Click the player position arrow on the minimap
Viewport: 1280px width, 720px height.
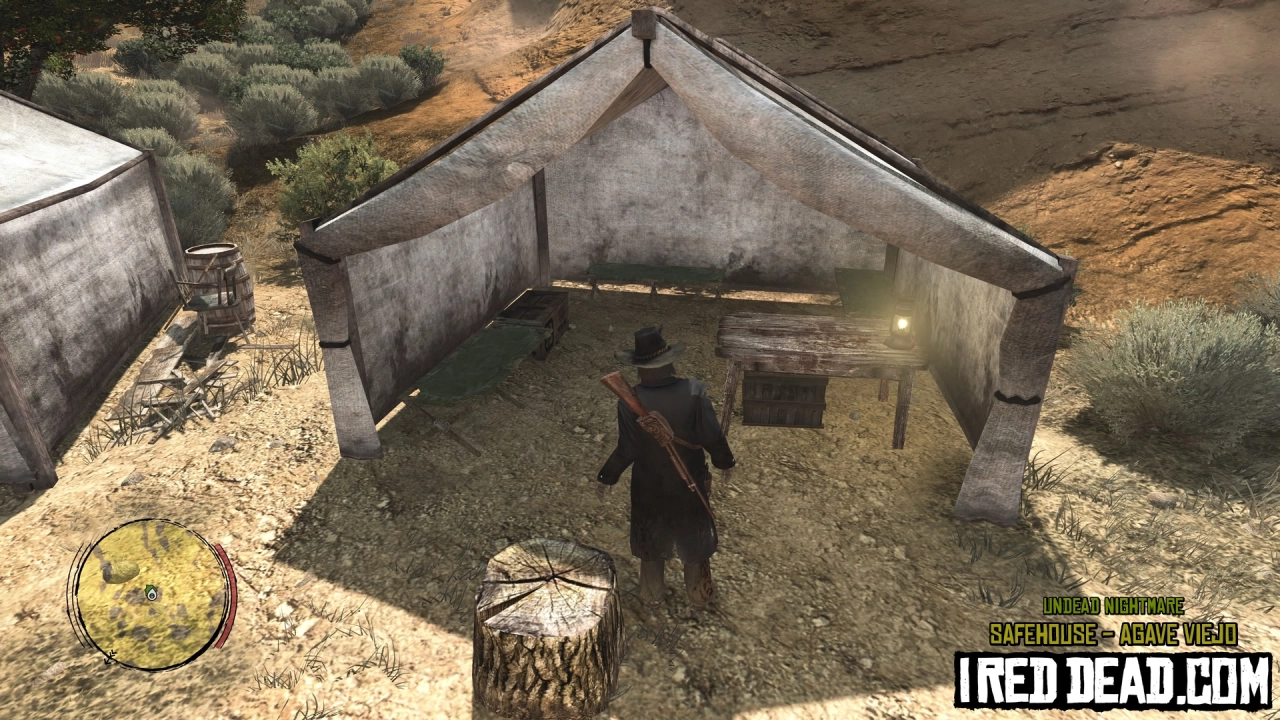(x=152, y=595)
